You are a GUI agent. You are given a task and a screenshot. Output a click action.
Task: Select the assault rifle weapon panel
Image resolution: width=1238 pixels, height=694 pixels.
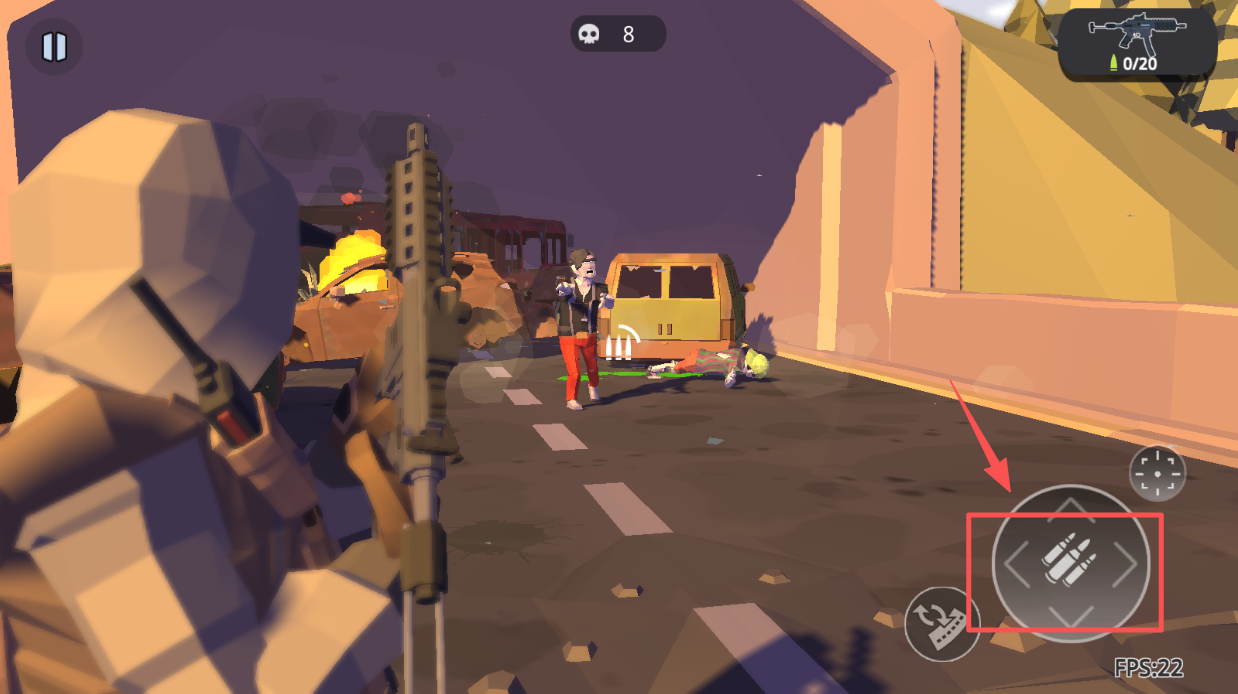click(1137, 45)
